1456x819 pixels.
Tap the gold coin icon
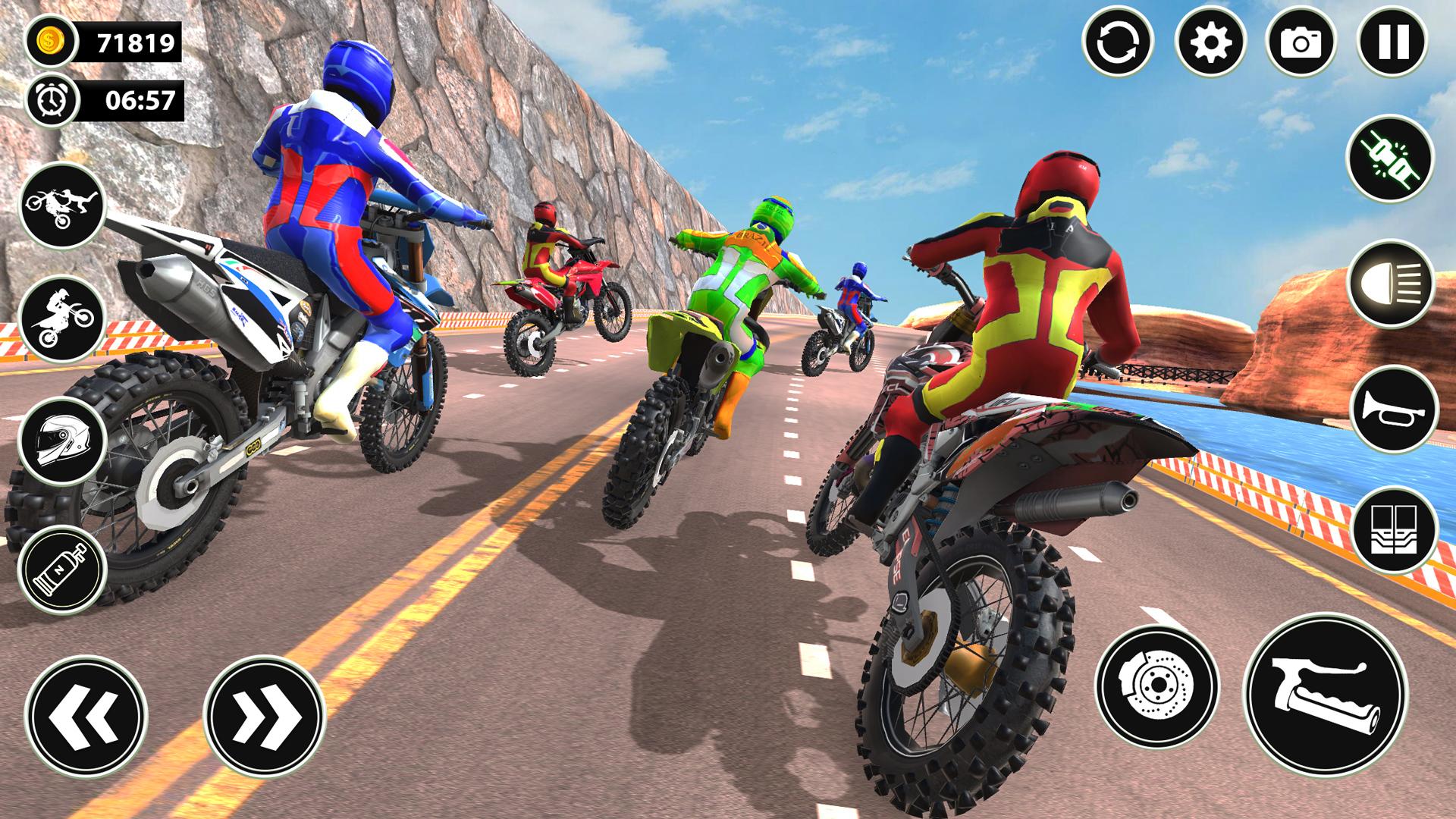tap(52, 43)
